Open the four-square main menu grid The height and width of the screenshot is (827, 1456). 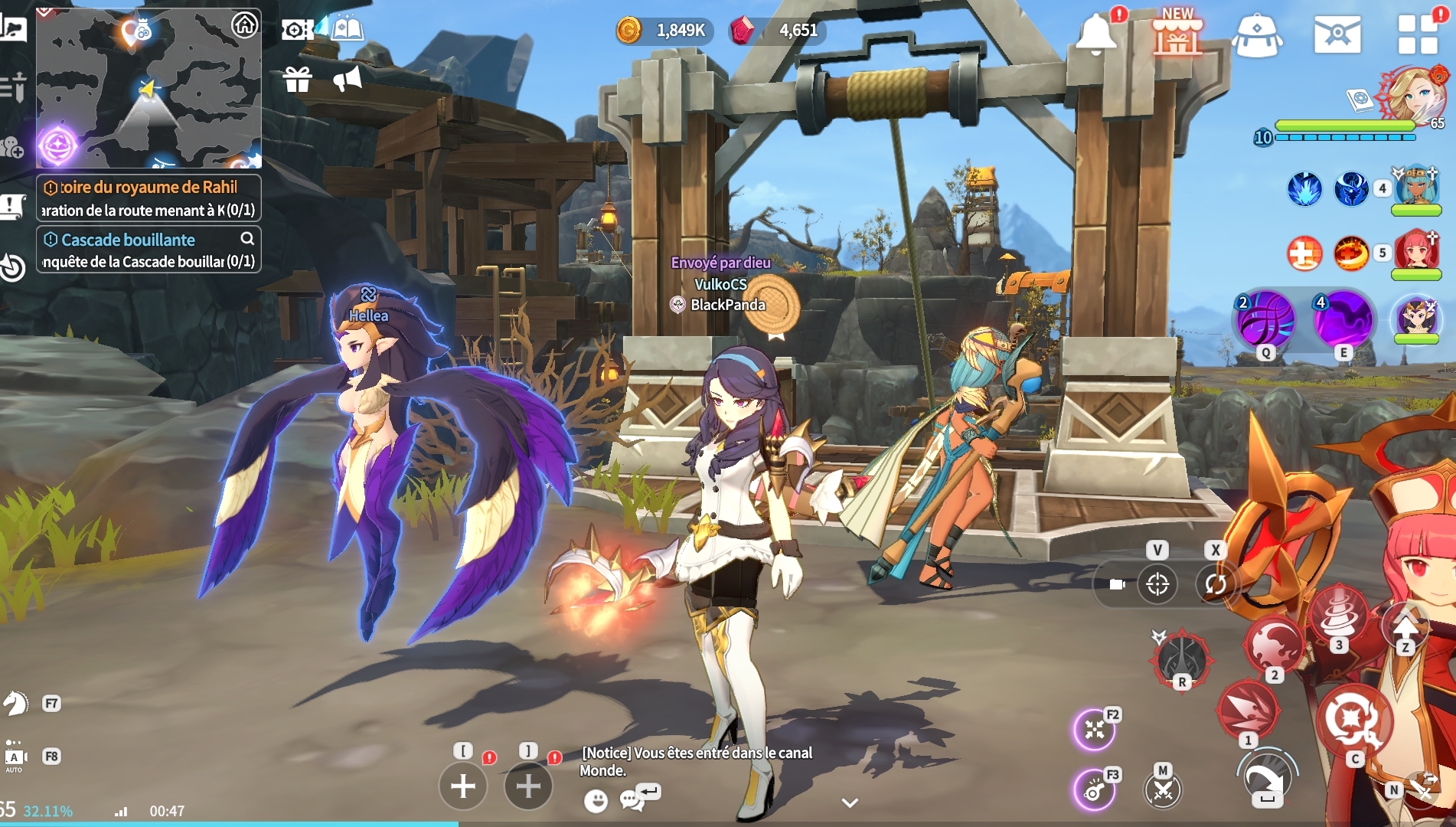tap(1418, 34)
